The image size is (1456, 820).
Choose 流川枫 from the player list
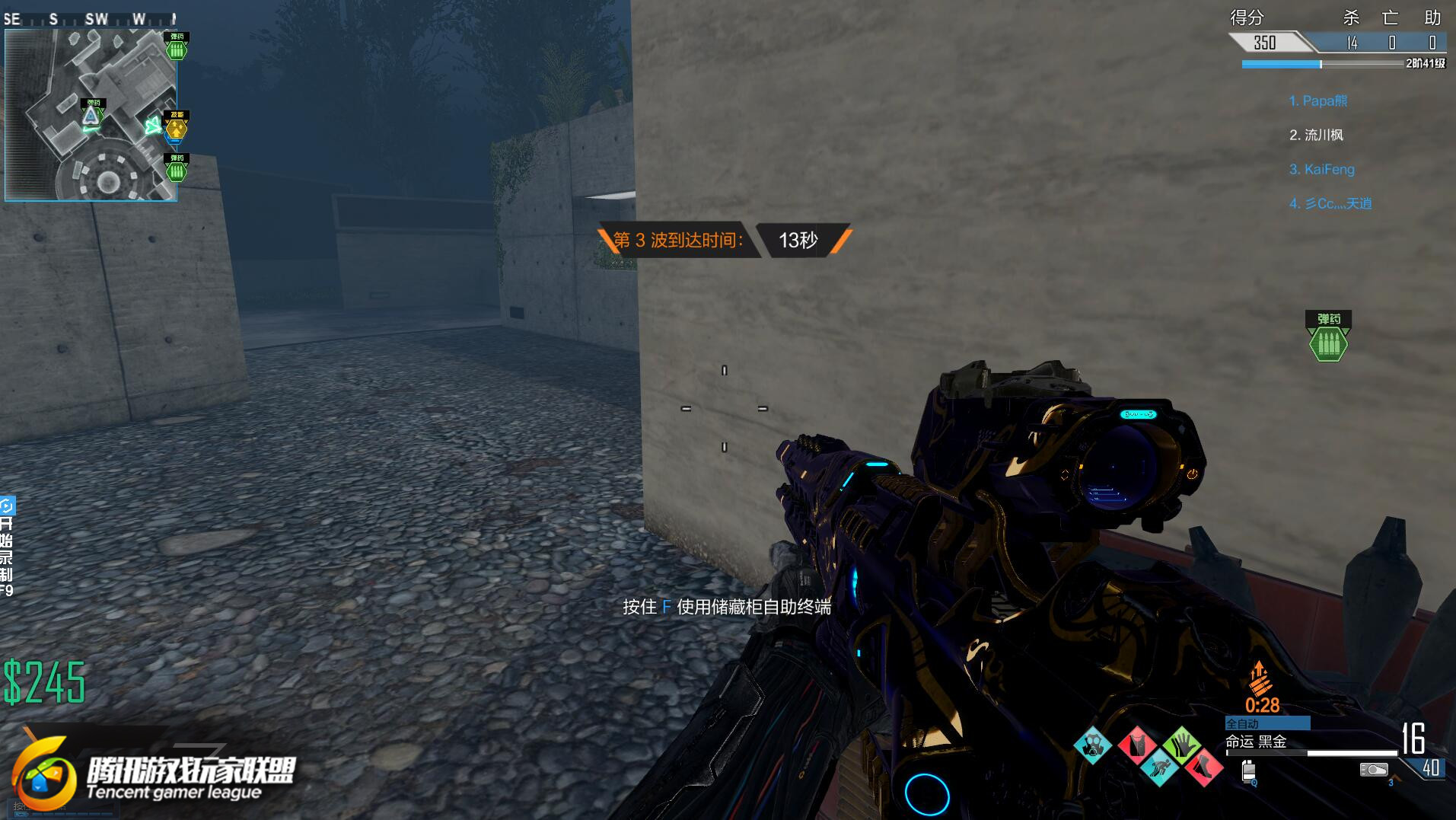pos(1316,135)
